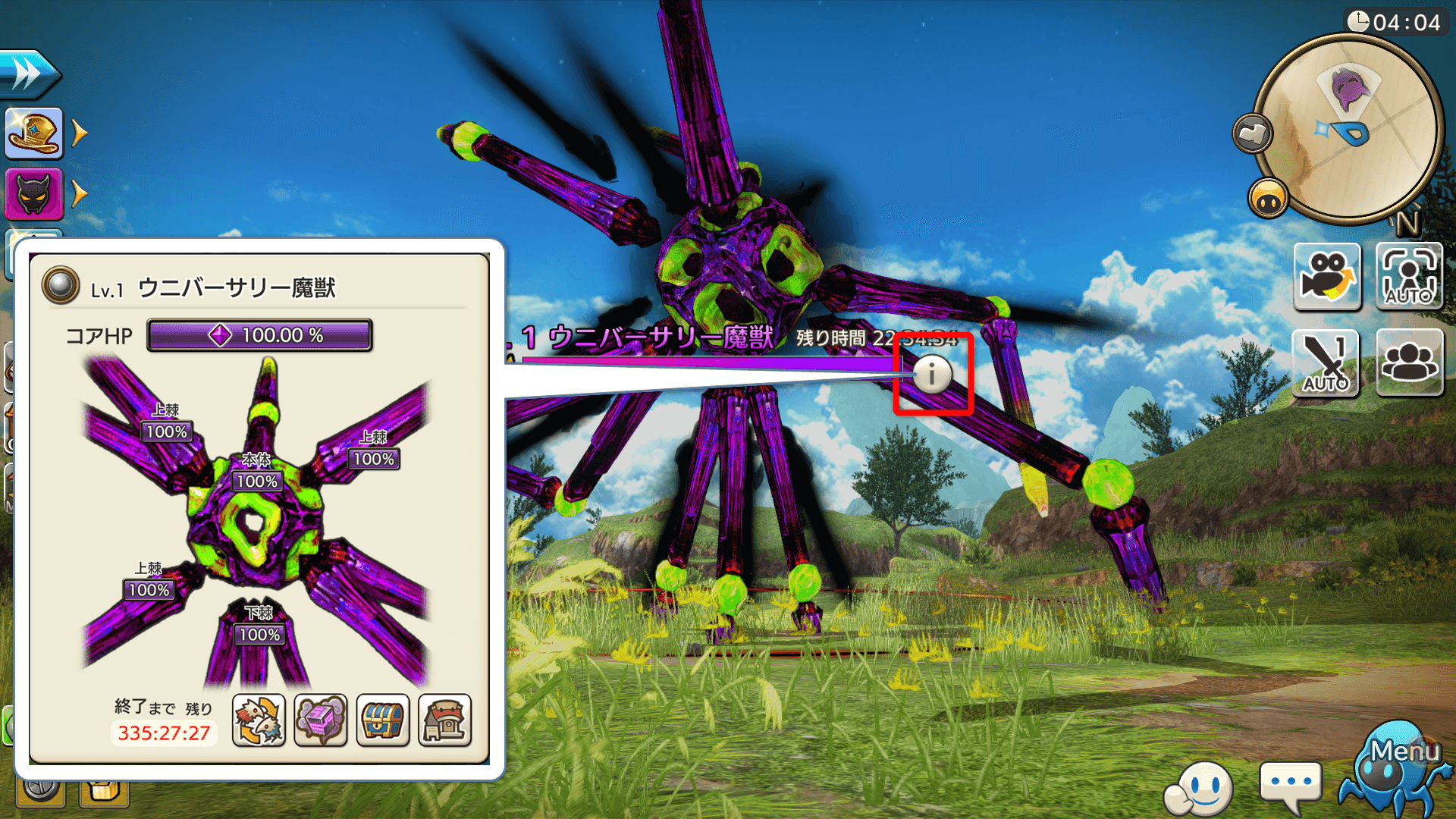This screenshot has width=1456, height=819.
Task: Select the black demon mask icon
Action: [34, 194]
